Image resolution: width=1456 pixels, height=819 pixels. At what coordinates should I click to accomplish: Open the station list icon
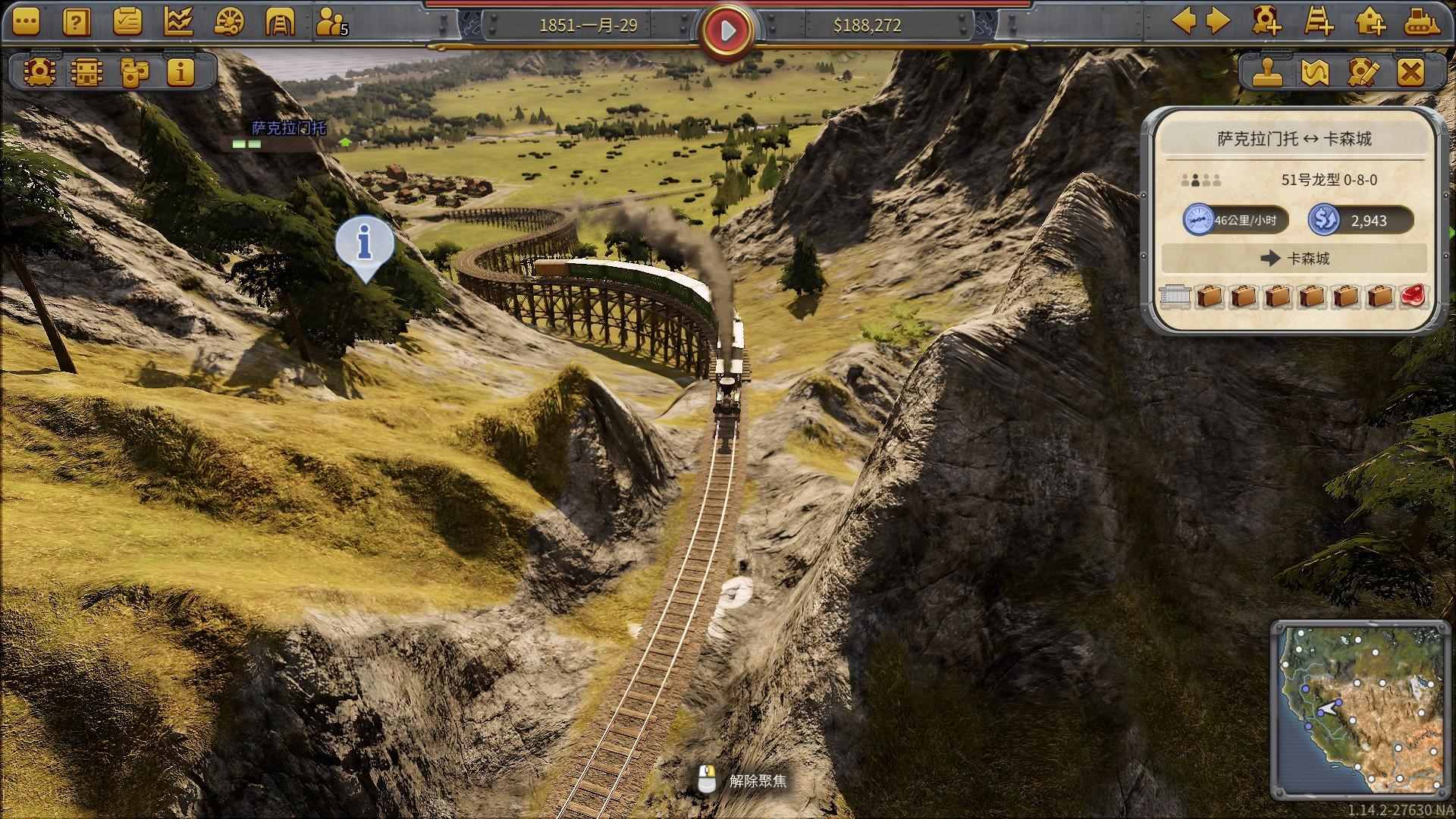(x=86, y=72)
